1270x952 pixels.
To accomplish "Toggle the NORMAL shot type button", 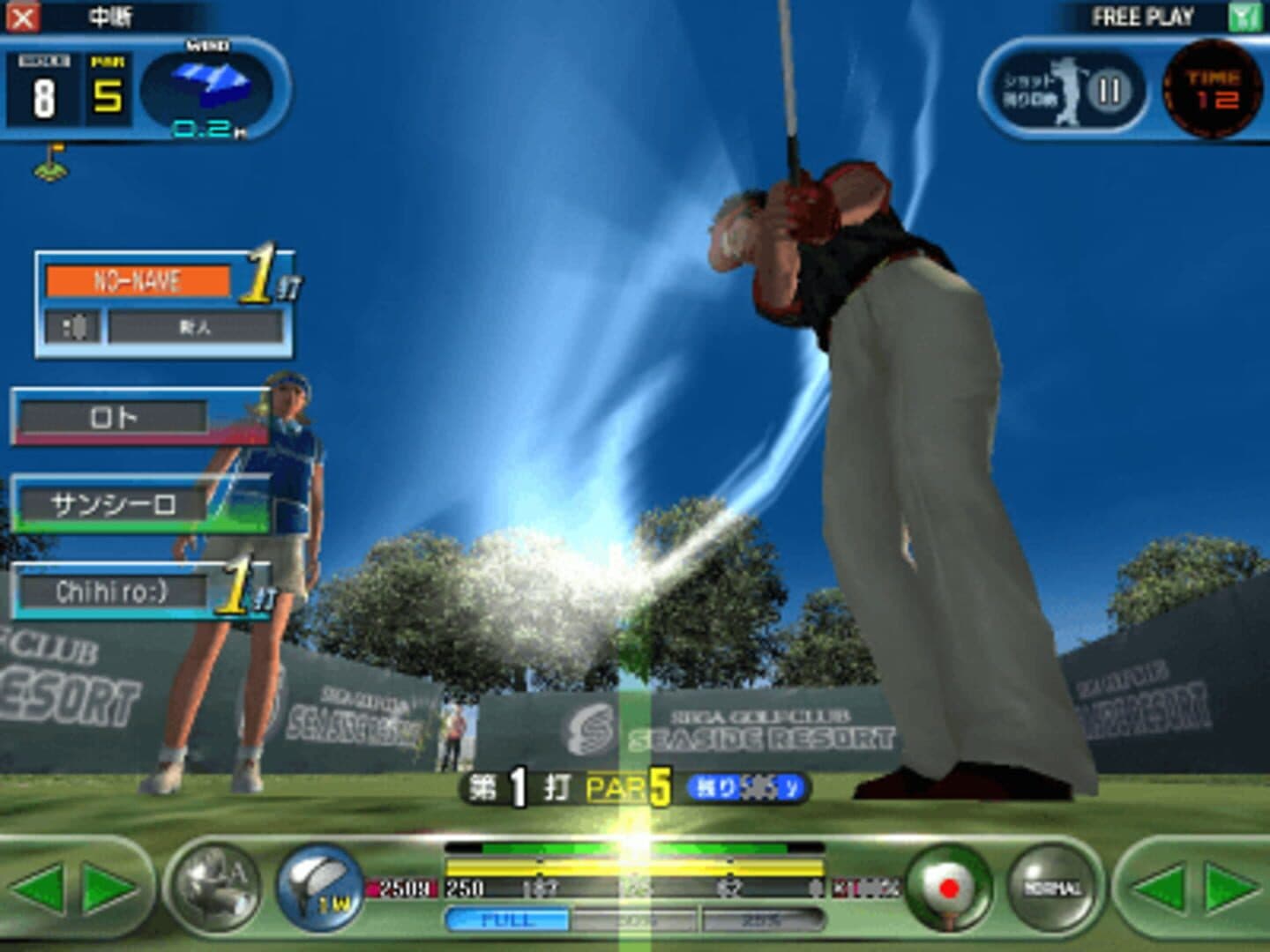I will [1053, 887].
